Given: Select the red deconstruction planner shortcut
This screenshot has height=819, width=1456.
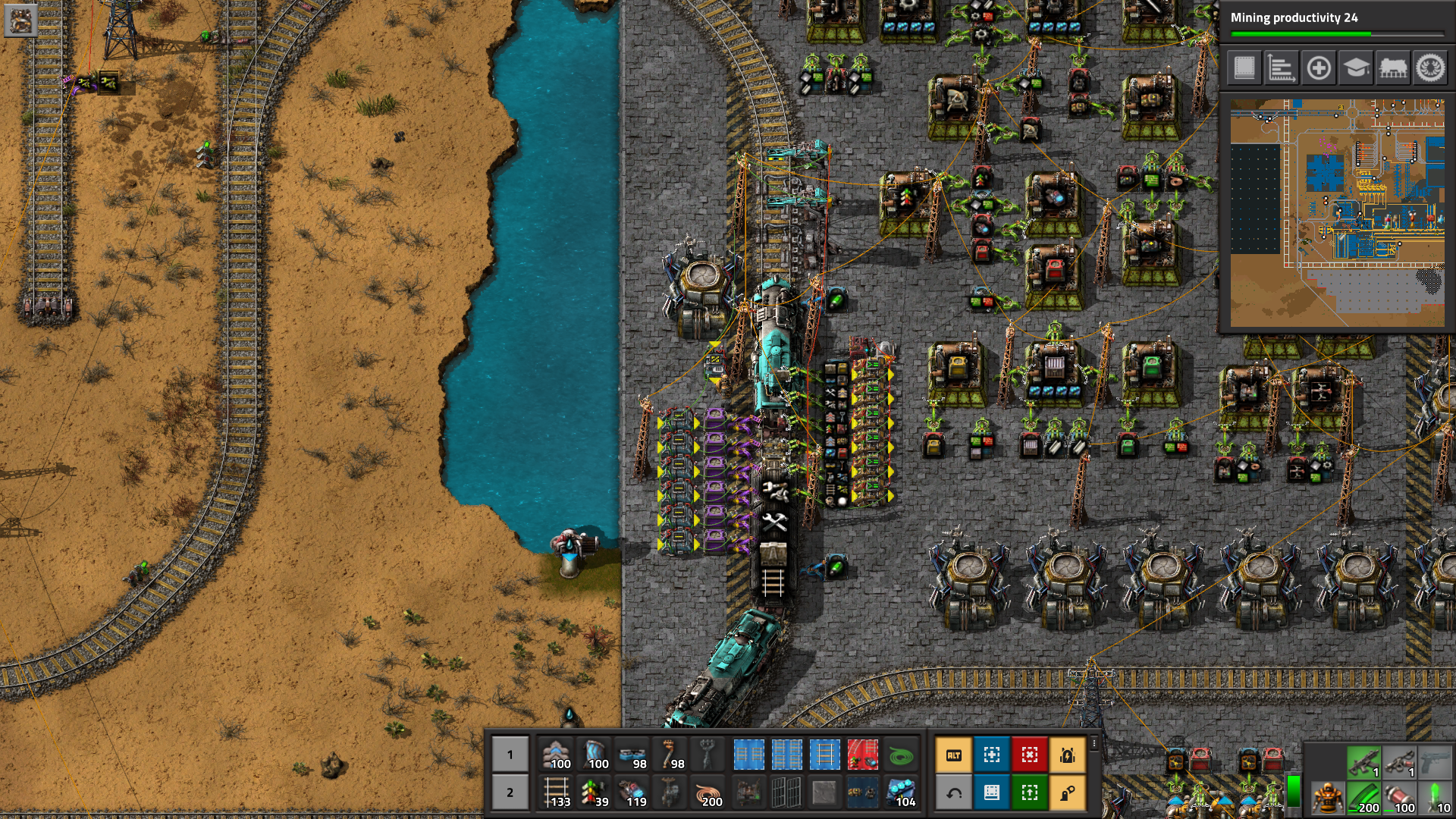Looking at the screenshot, I should coord(1031,755).
